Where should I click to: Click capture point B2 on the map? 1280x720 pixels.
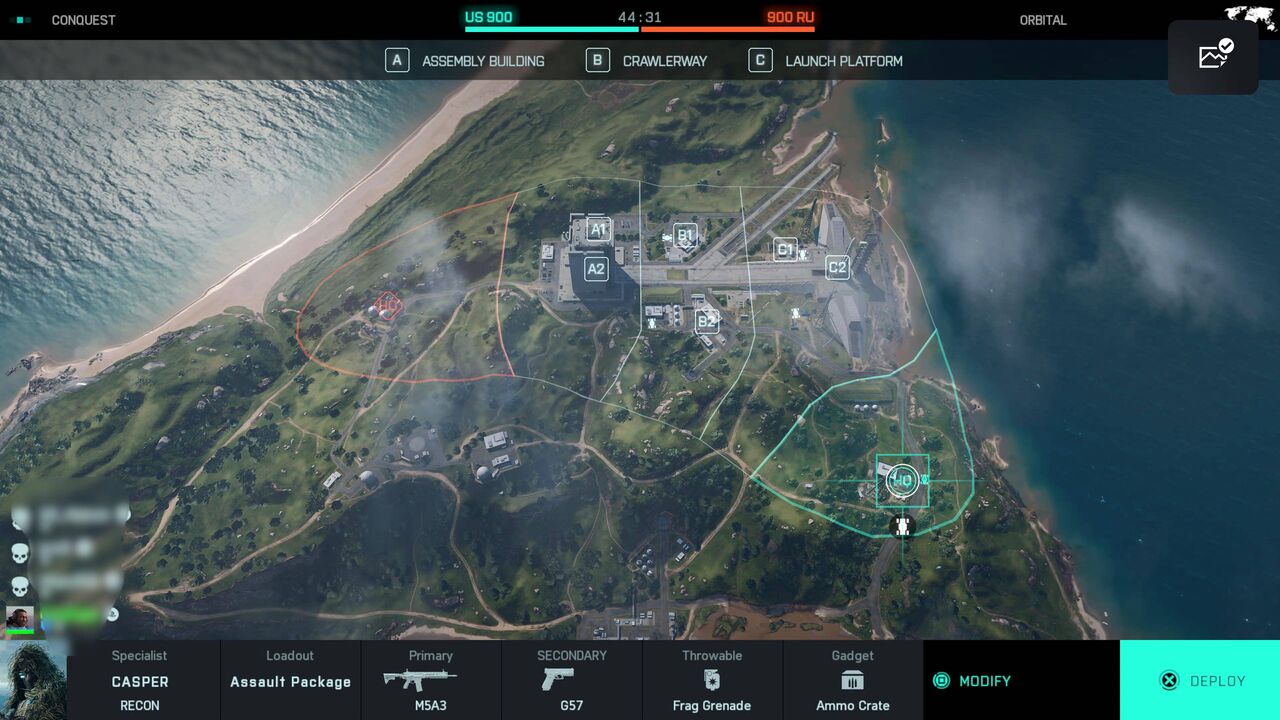pyautogui.click(x=707, y=321)
